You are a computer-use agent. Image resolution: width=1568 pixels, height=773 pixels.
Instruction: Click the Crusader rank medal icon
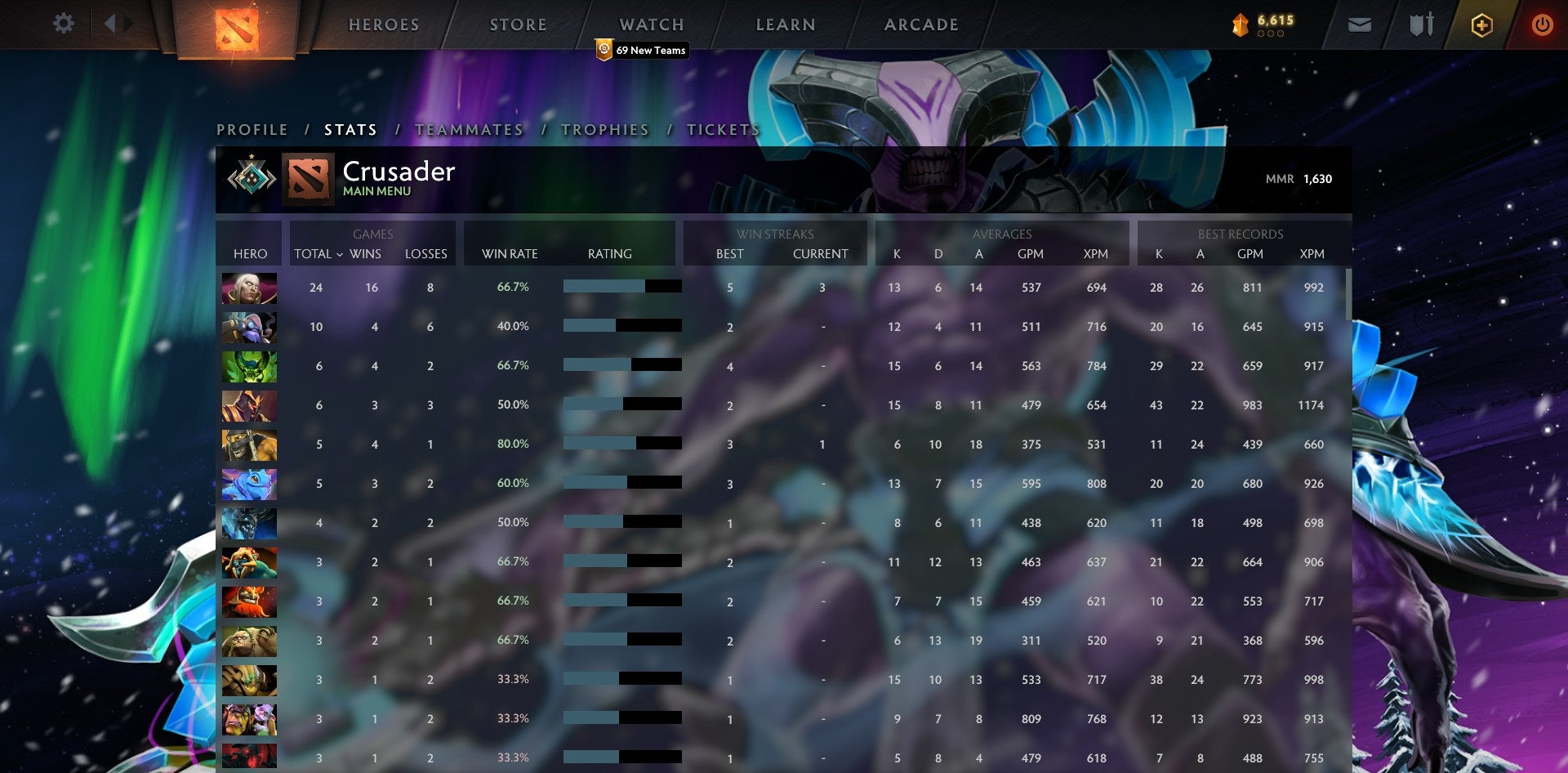(x=251, y=178)
